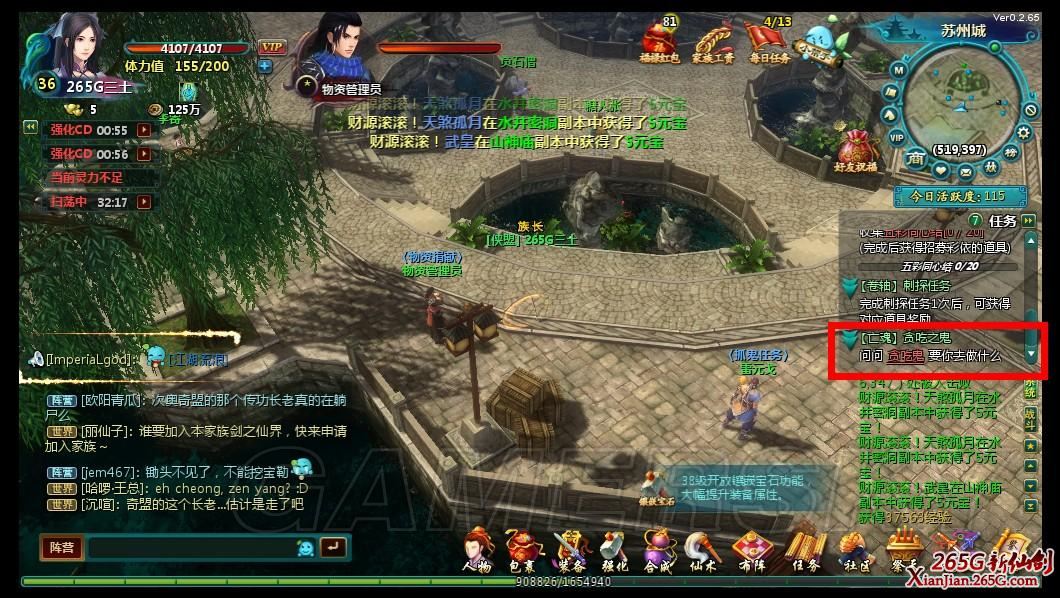Viewport: 1060px width, 598px height.
Task: Open the 布阵 formation menu
Action: (753, 551)
